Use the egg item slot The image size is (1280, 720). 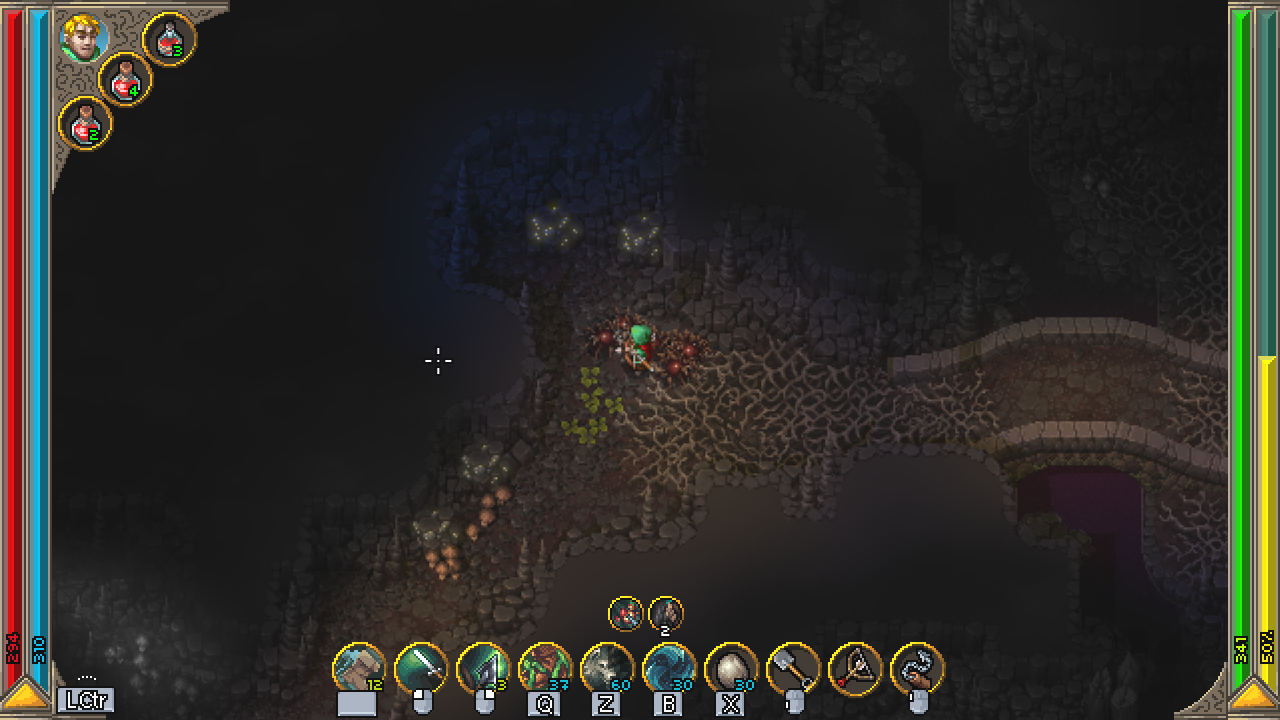[731, 668]
